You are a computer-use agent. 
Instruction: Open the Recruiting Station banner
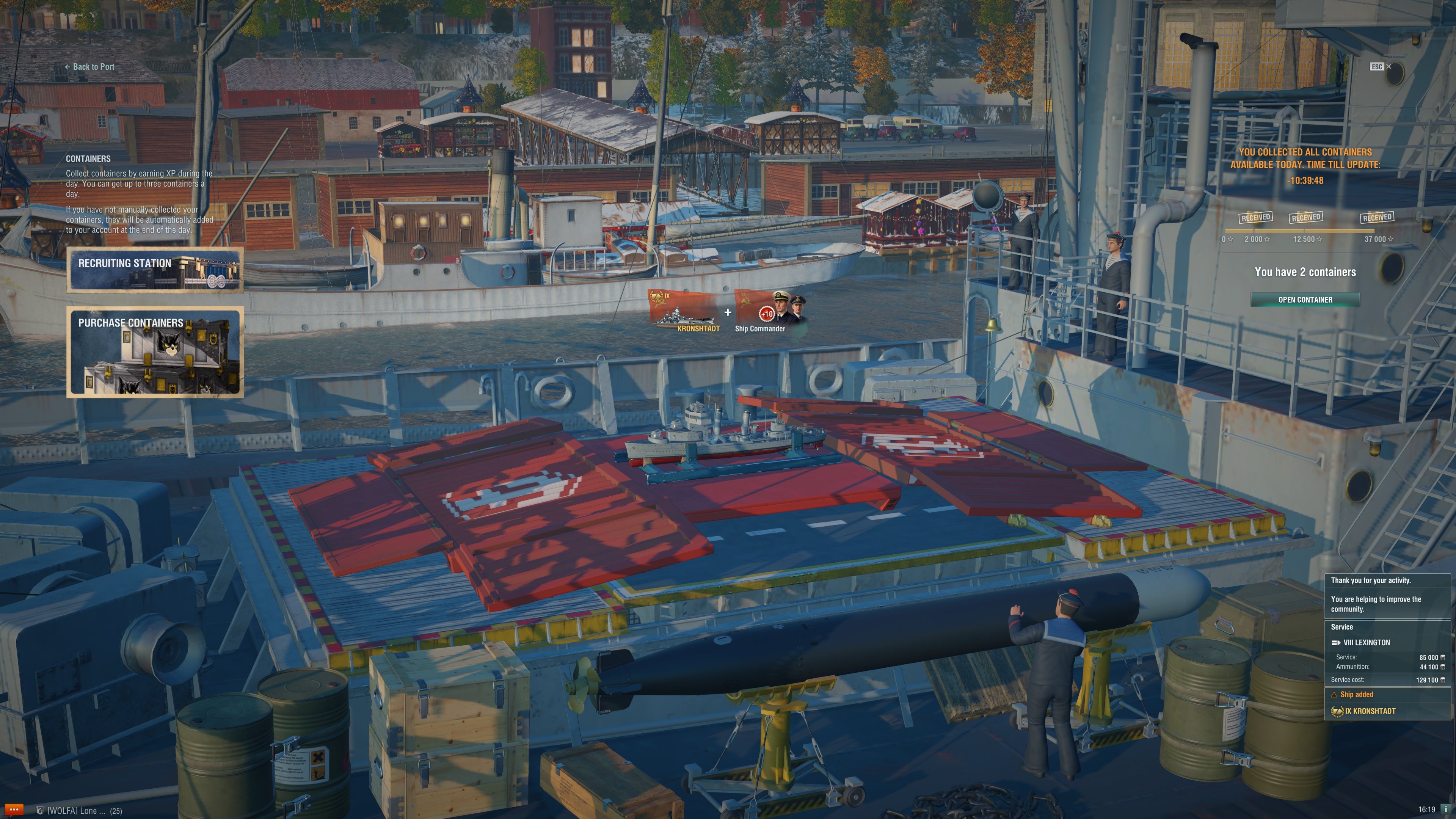pyautogui.click(x=155, y=270)
